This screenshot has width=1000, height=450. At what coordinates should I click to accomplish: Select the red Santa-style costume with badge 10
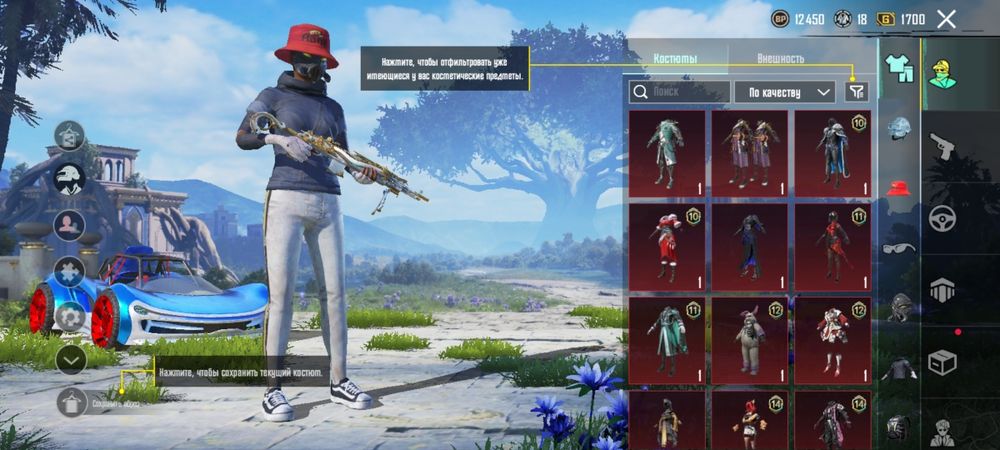[x=667, y=246]
